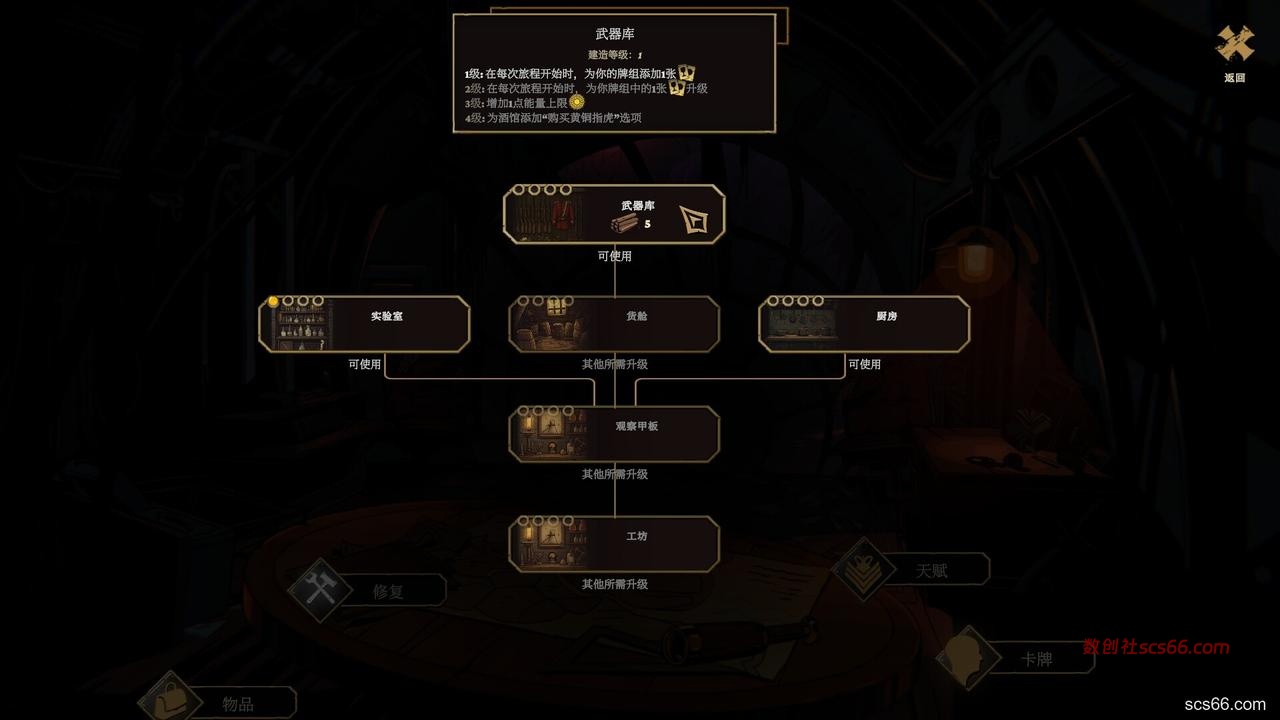Open the 修复 repair menu

coord(368,590)
